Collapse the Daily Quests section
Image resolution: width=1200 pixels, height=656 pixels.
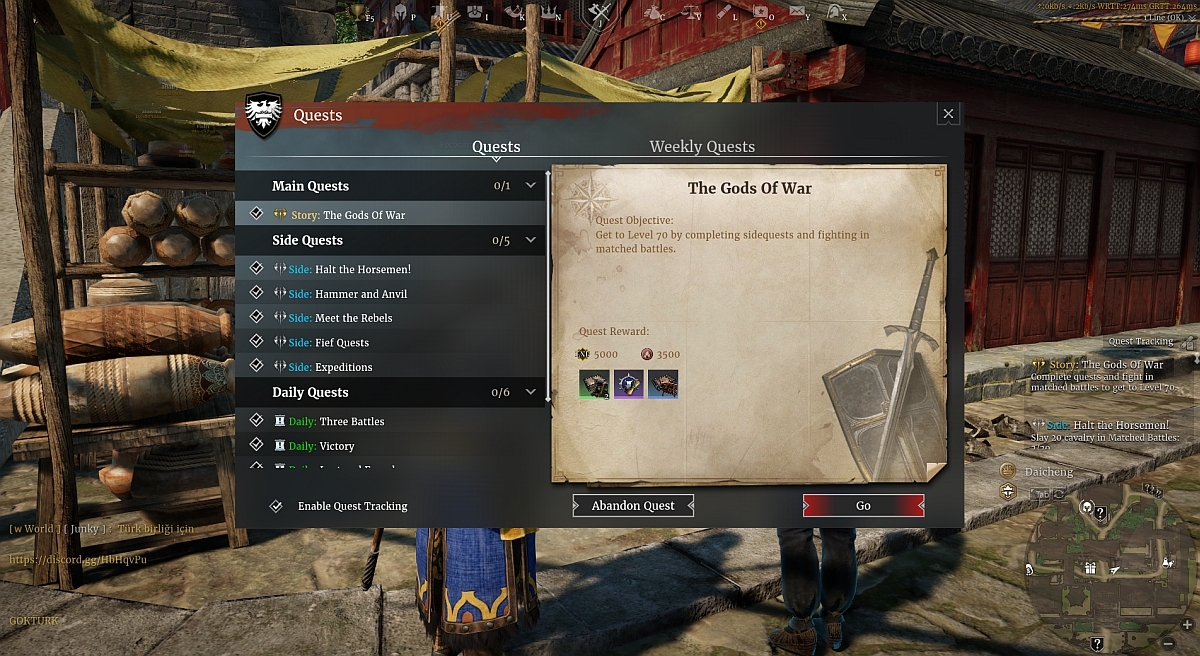(x=531, y=392)
